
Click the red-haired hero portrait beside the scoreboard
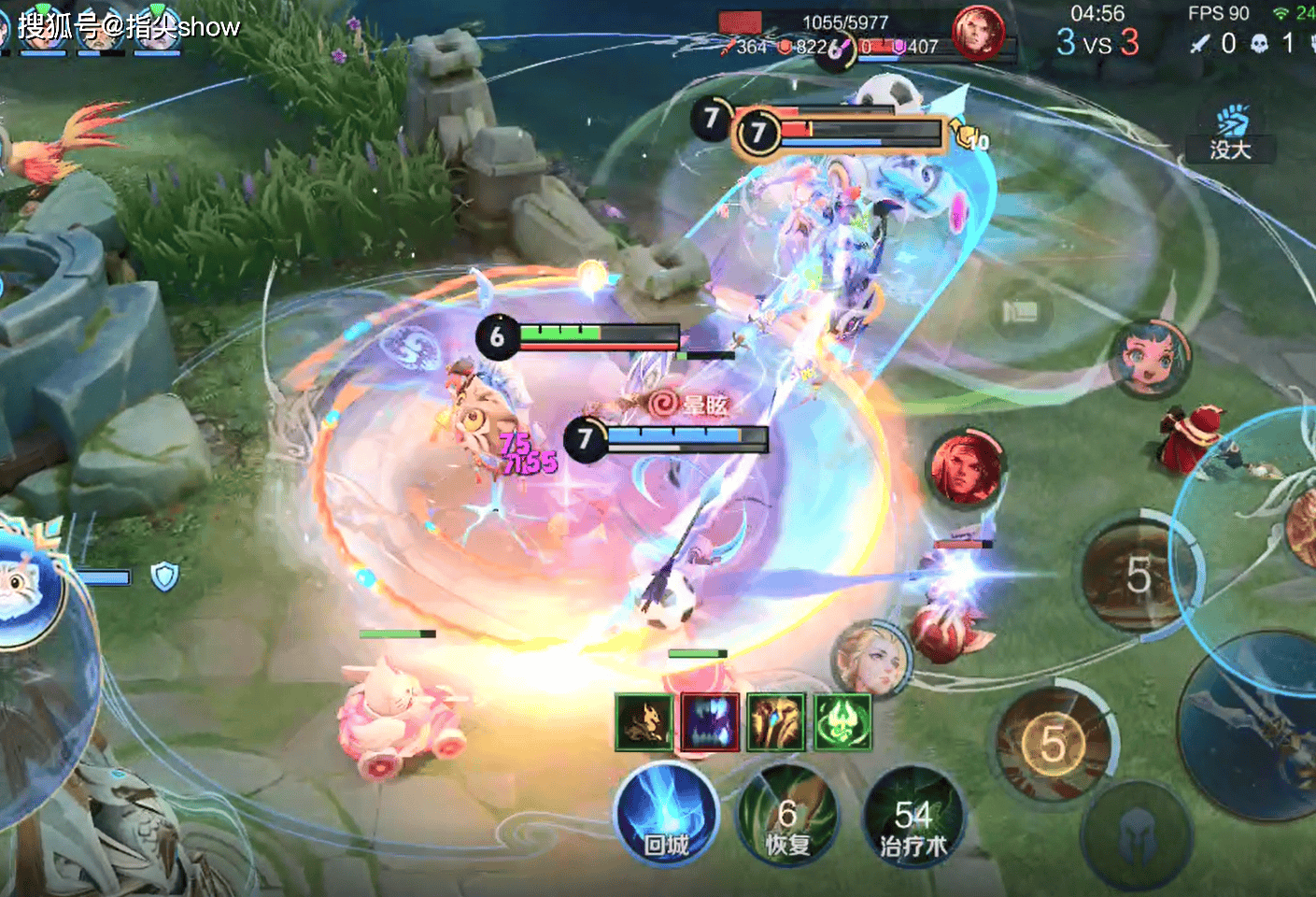(977, 33)
